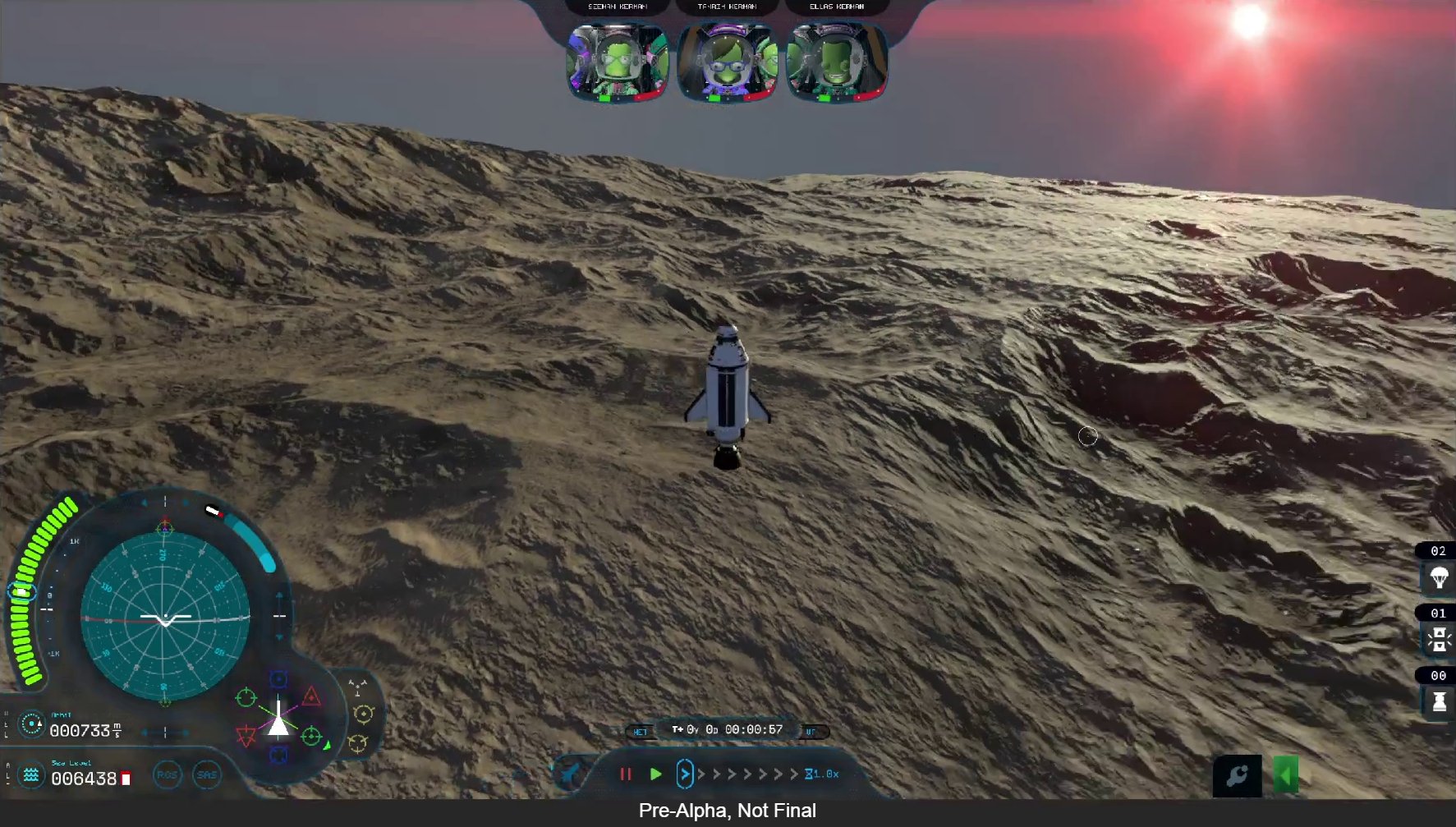Image resolution: width=1456 pixels, height=827 pixels.
Task: Switch the mission clock to UT time
Action: (x=810, y=730)
